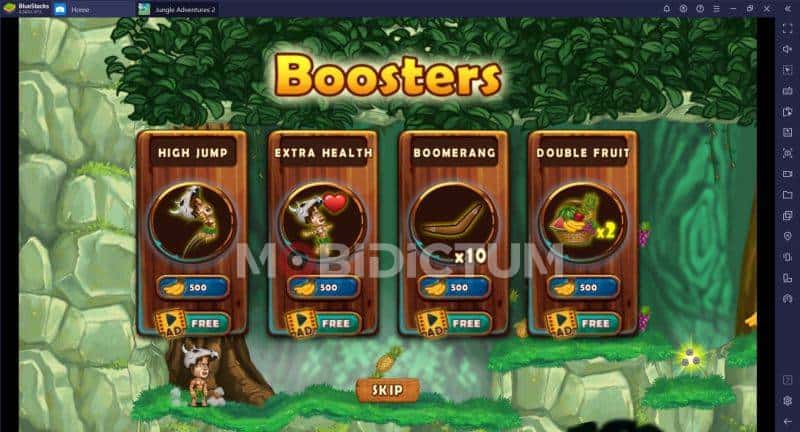Buy Extra Health for 500 bananas
The image size is (800, 432).
click(323, 287)
